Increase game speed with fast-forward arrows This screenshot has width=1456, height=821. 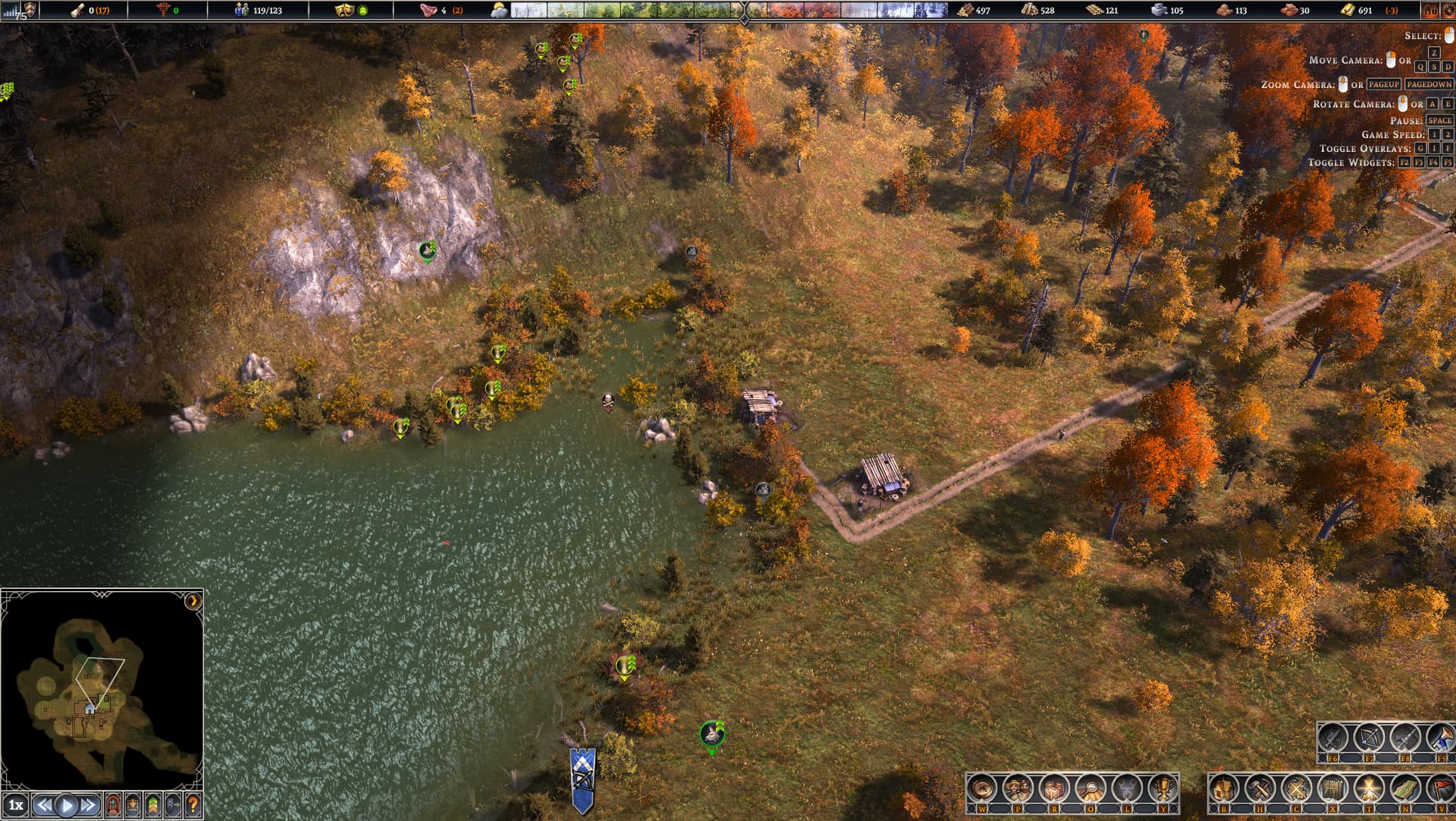pyautogui.click(x=89, y=805)
